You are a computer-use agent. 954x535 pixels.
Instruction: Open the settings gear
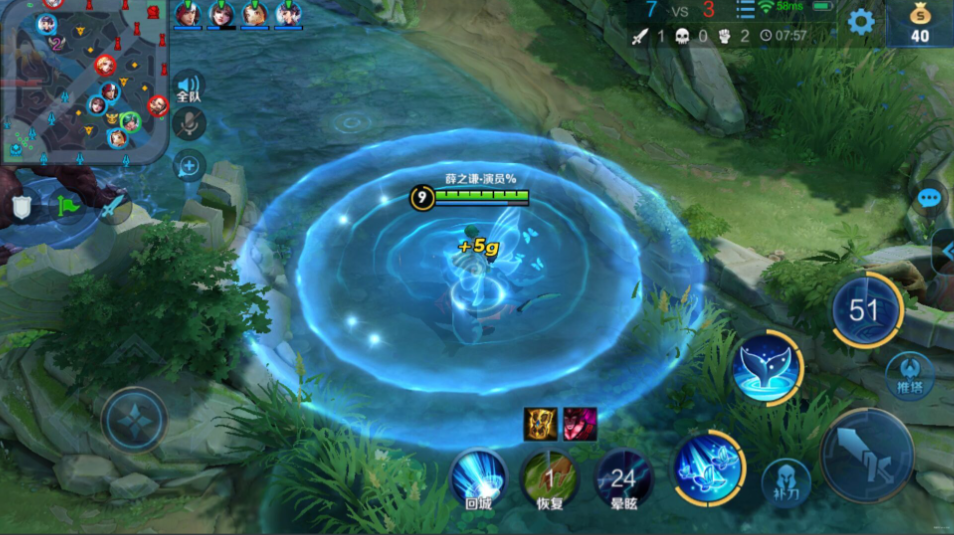click(861, 22)
